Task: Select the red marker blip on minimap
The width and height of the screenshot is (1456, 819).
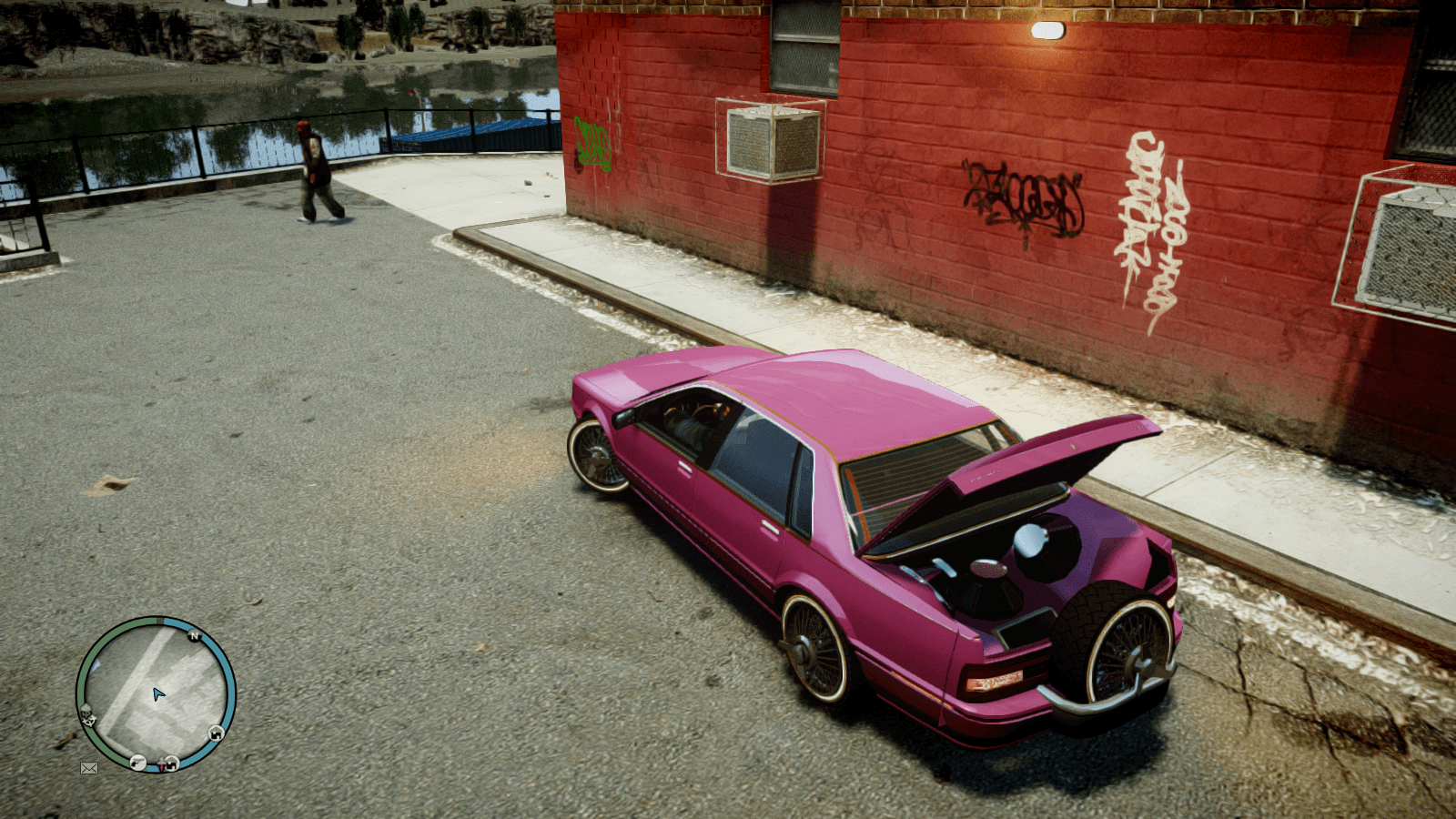Action: pos(163,767)
